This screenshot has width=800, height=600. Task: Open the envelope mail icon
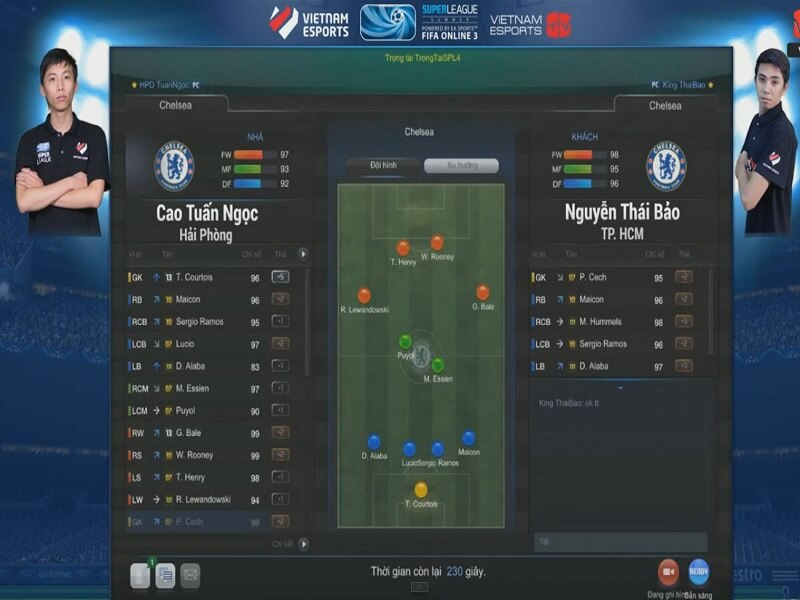190,575
